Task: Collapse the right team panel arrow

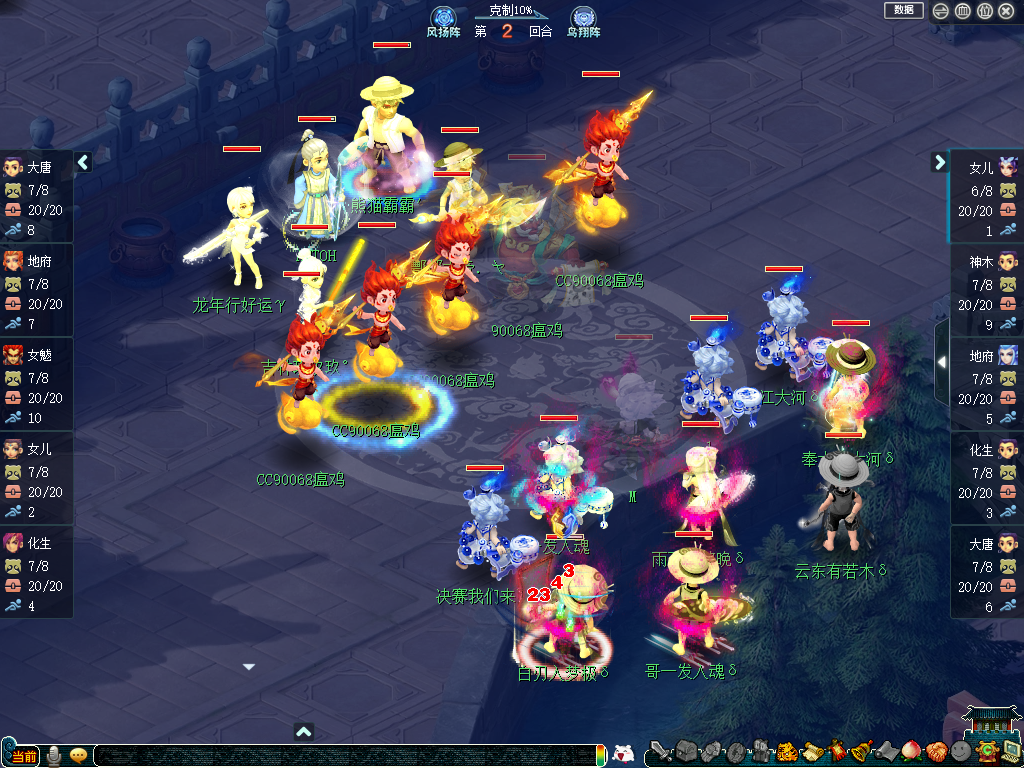Action: [x=940, y=162]
